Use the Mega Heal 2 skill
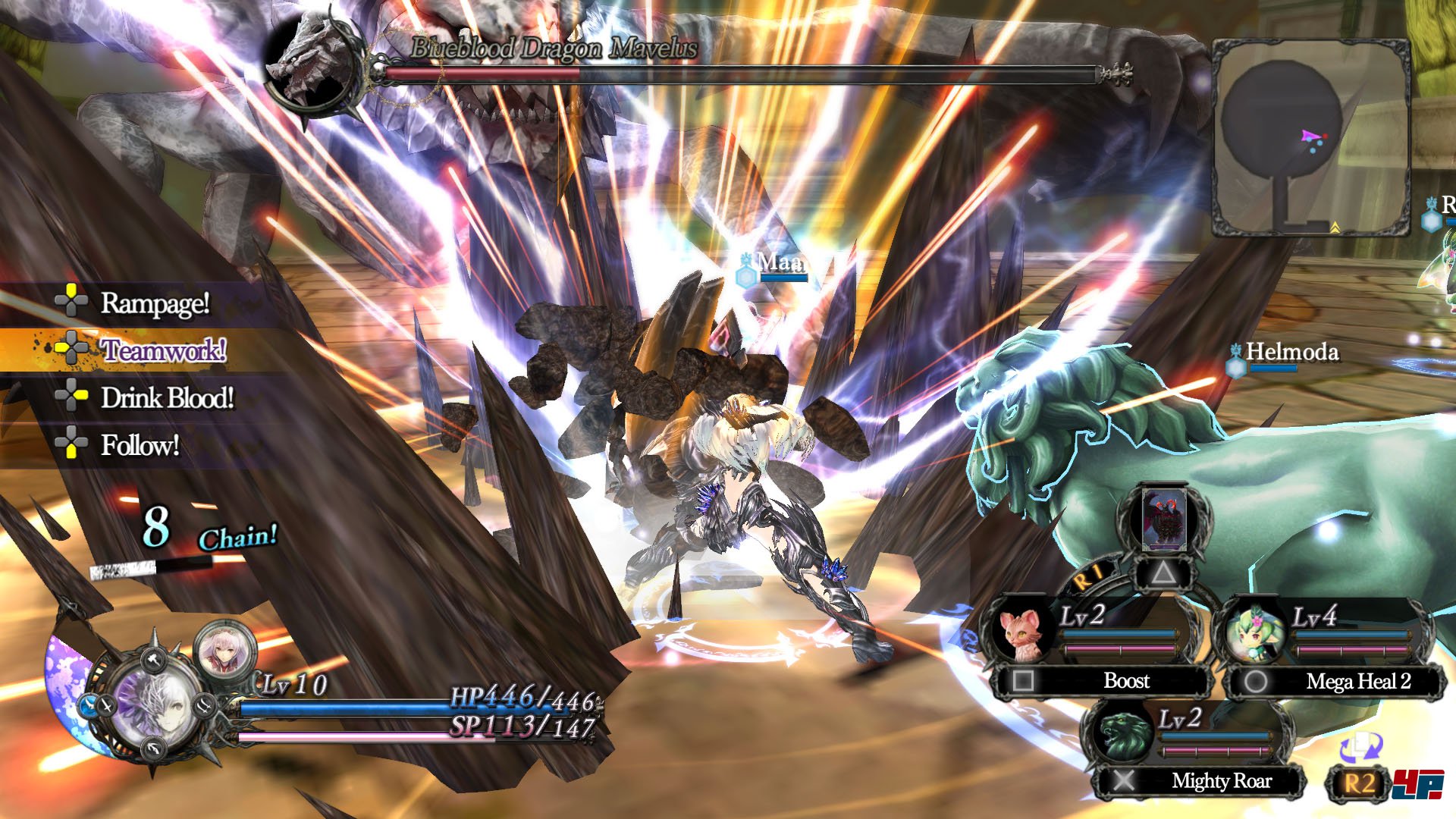Image resolution: width=1456 pixels, height=819 pixels. click(1357, 682)
